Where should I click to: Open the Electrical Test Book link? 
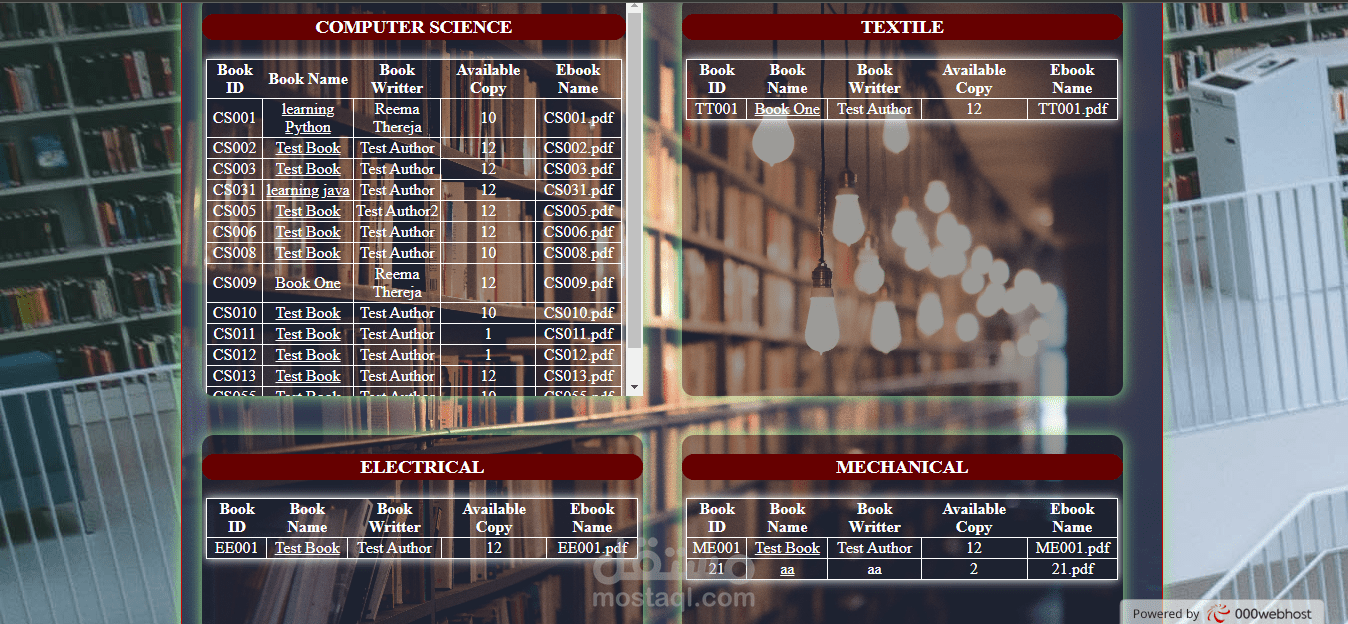307,548
